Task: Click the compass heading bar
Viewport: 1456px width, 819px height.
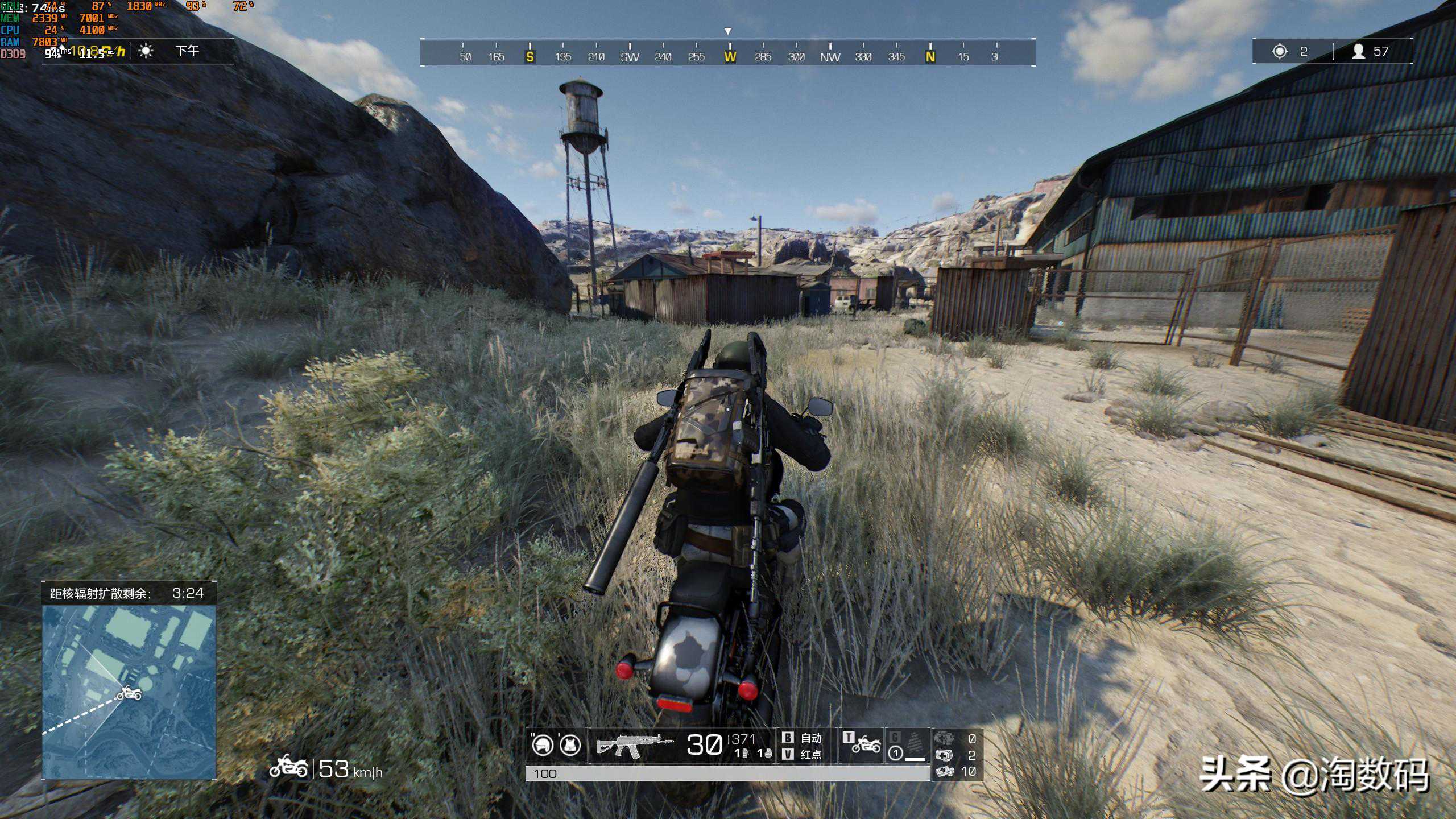Action: pos(727,52)
